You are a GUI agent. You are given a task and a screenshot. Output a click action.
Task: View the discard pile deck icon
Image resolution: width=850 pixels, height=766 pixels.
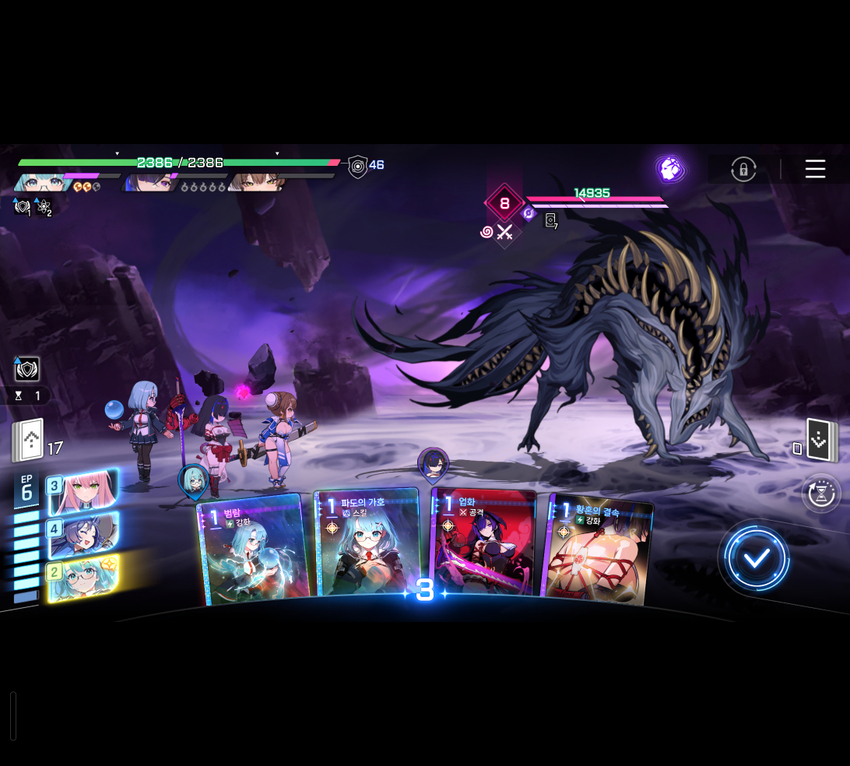point(821,441)
